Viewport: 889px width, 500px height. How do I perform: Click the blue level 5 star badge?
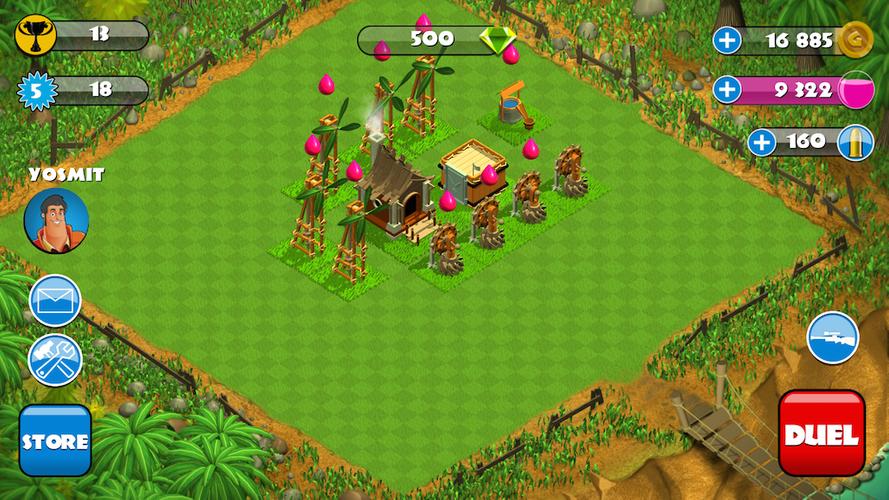pyautogui.click(x=37, y=90)
